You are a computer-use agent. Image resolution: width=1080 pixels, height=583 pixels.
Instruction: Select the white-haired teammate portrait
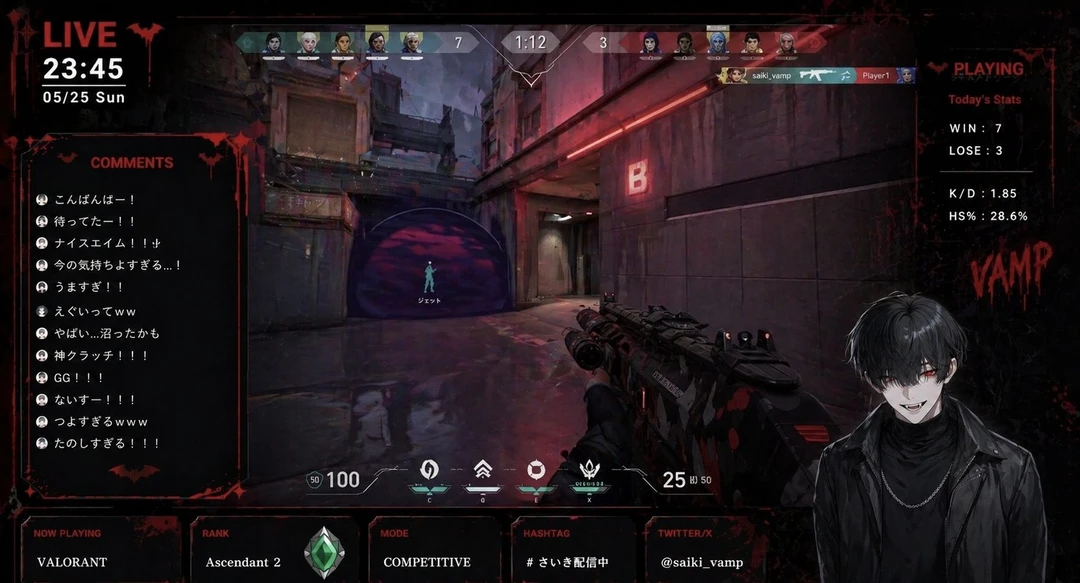coord(307,42)
